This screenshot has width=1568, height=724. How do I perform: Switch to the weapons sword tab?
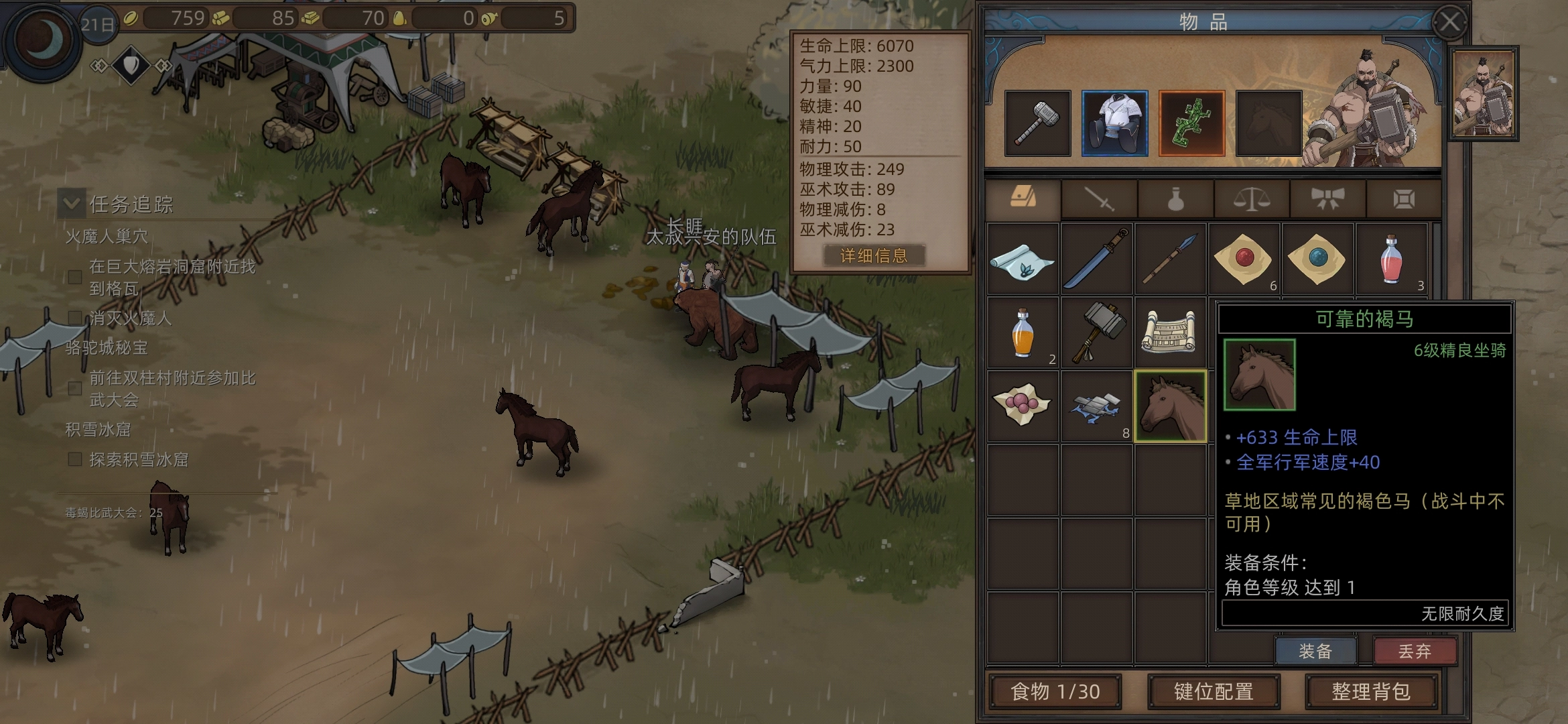point(1099,199)
